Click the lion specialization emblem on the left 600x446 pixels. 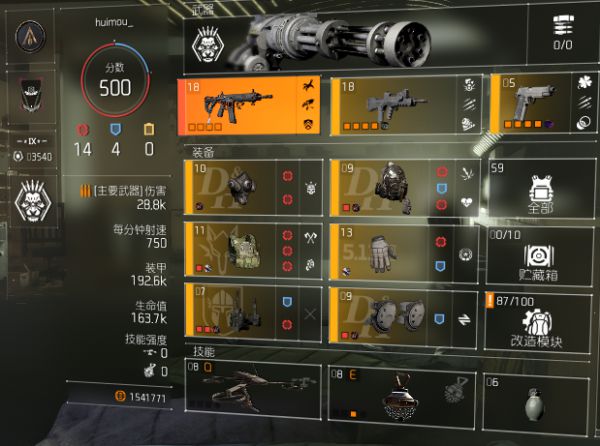(x=33, y=195)
